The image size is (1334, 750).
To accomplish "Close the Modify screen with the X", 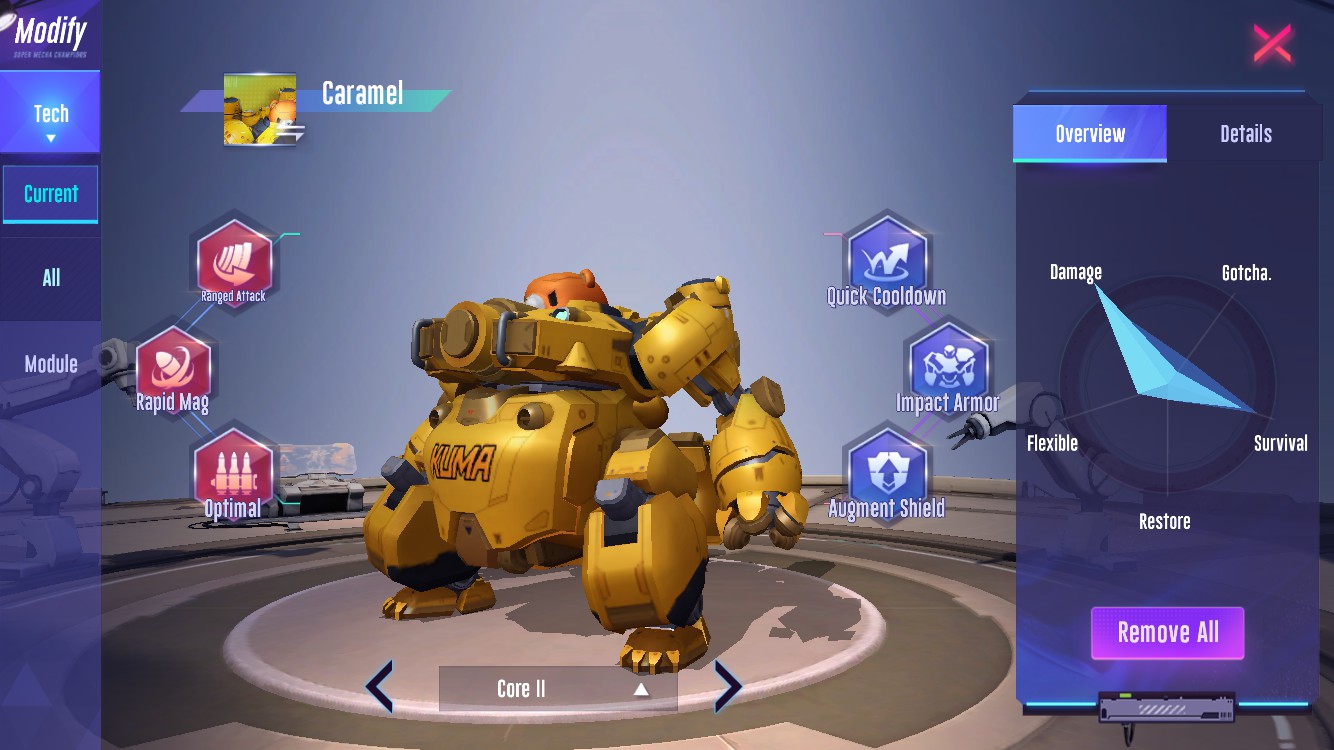I will click(x=1272, y=44).
